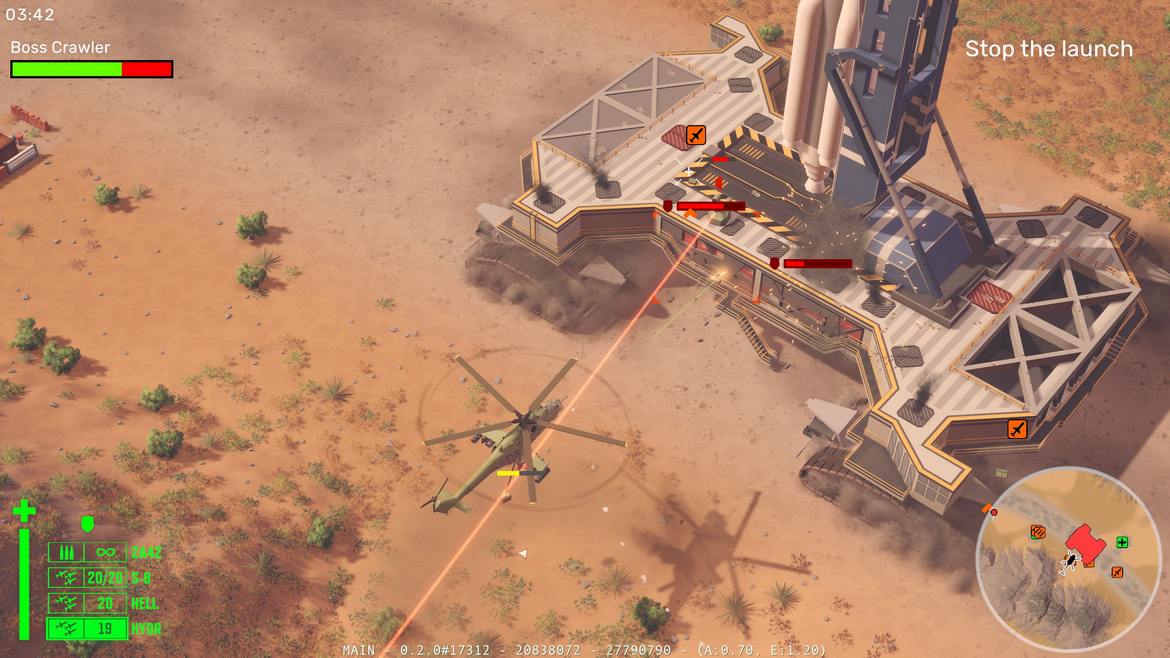Viewport: 1170px width, 658px height.
Task: Click the green repair cross minimap marker
Action: pos(1122,542)
